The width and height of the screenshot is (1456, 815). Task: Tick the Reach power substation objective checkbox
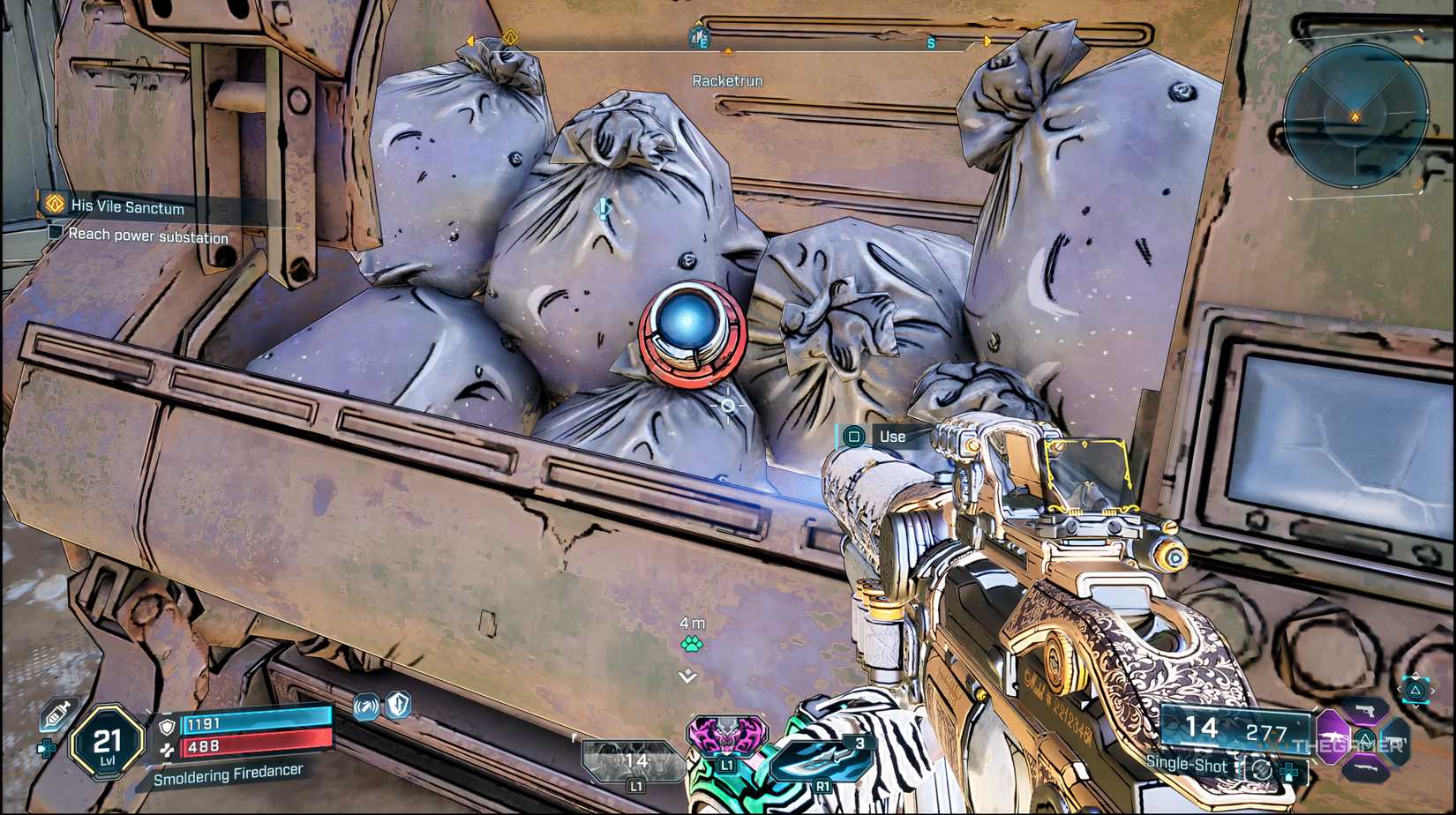tap(56, 232)
